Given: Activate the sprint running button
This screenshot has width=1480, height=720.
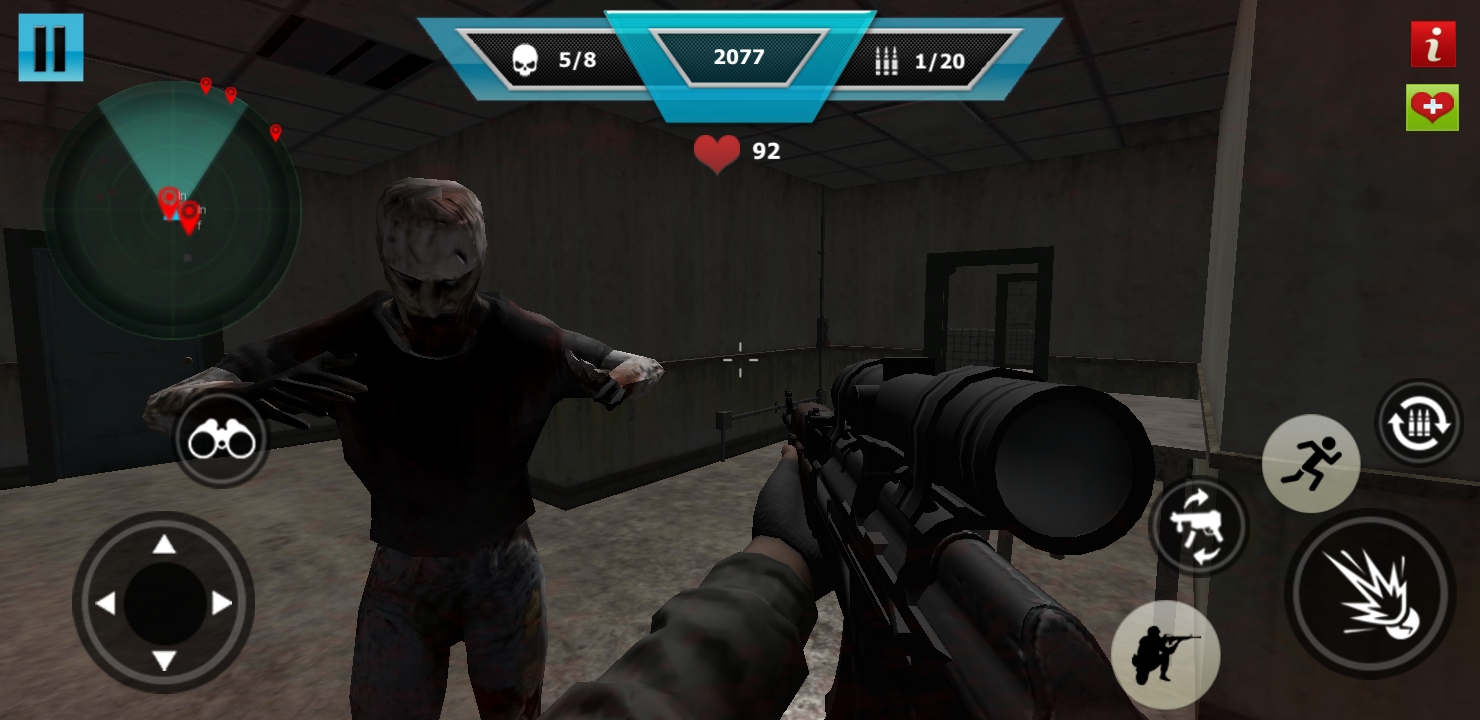Looking at the screenshot, I should pos(1310,463).
